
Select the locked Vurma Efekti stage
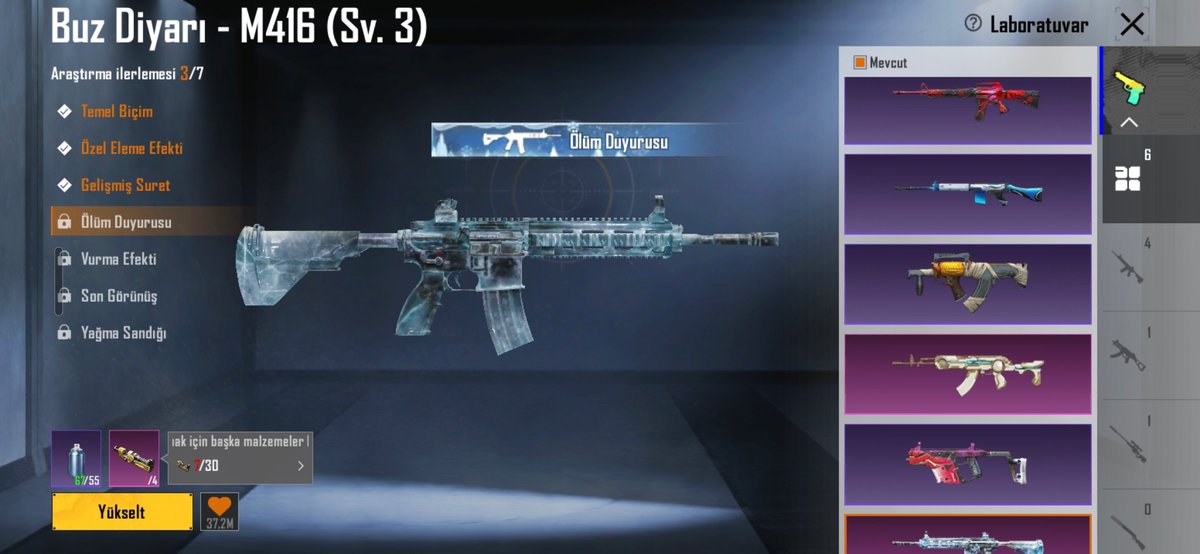click(x=118, y=259)
